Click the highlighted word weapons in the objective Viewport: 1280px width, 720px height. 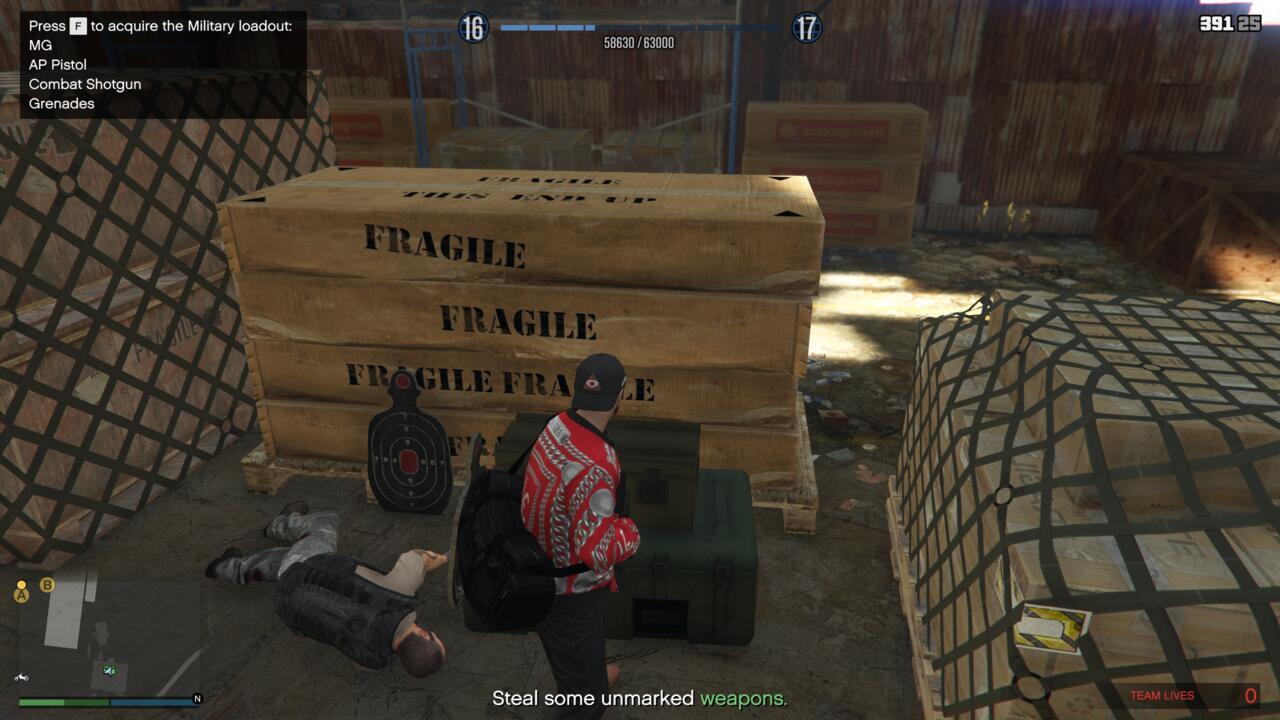[744, 698]
